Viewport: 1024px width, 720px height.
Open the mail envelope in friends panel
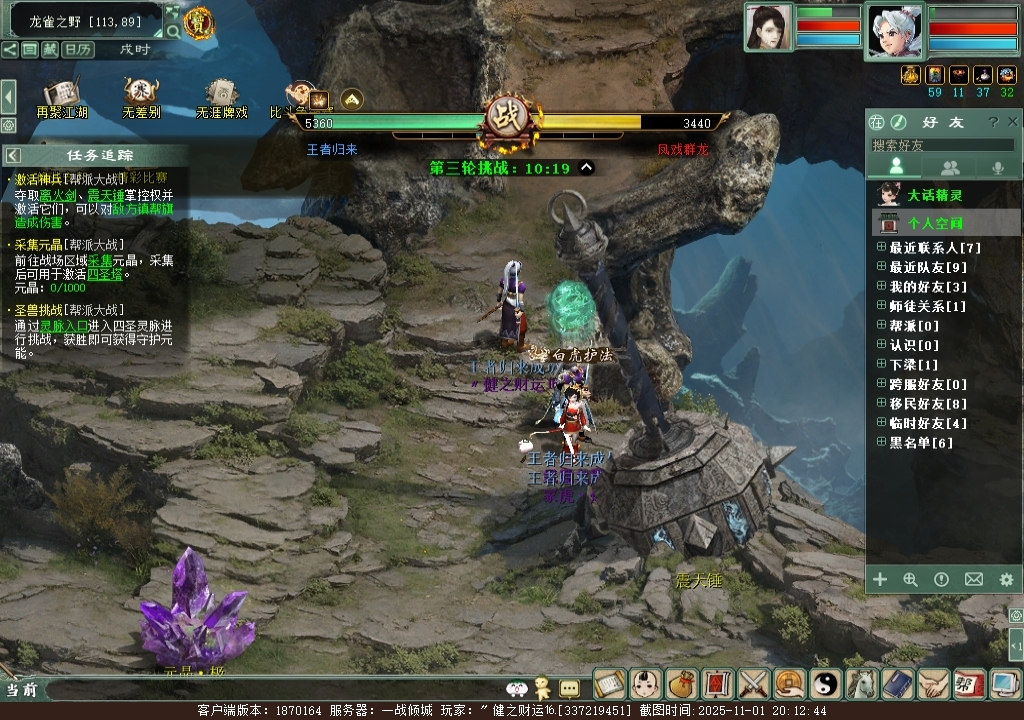click(x=973, y=579)
